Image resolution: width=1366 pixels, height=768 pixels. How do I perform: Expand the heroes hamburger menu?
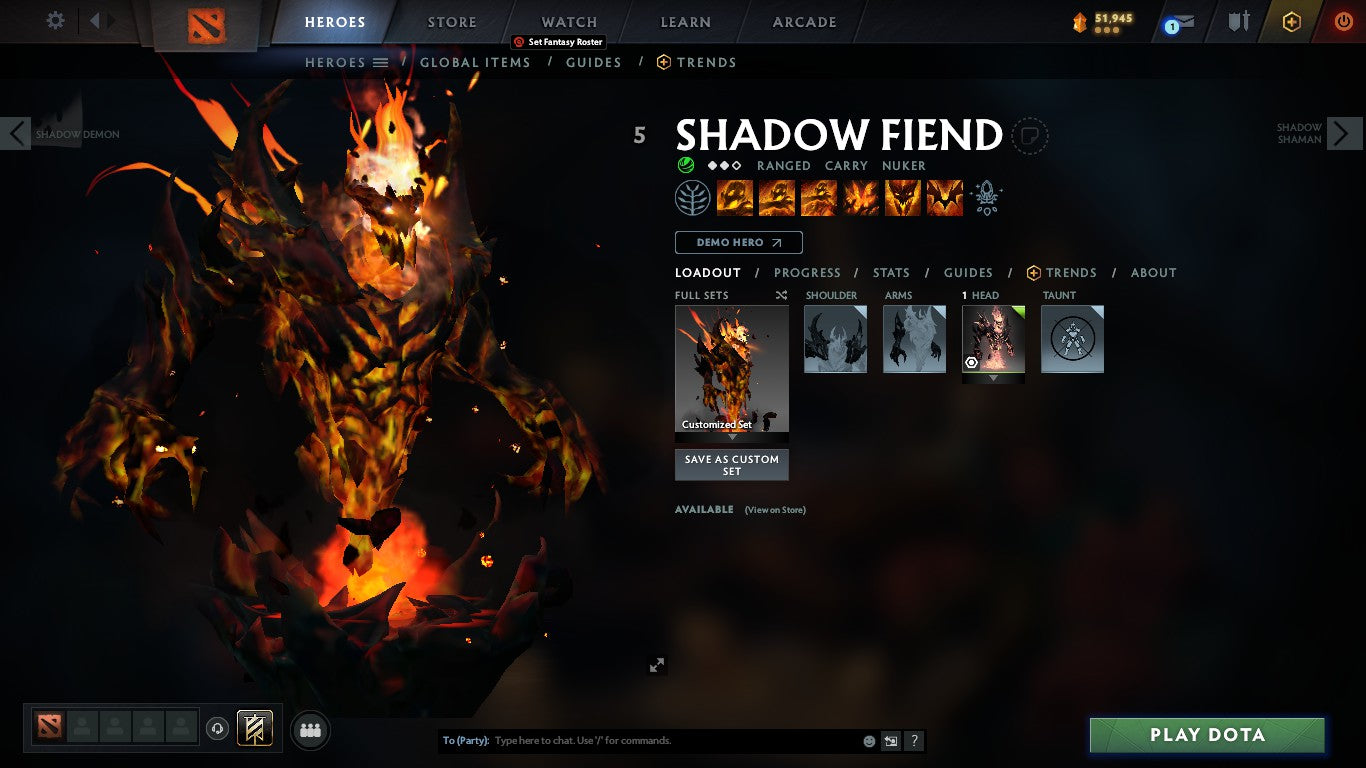pyautogui.click(x=381, y=62)
